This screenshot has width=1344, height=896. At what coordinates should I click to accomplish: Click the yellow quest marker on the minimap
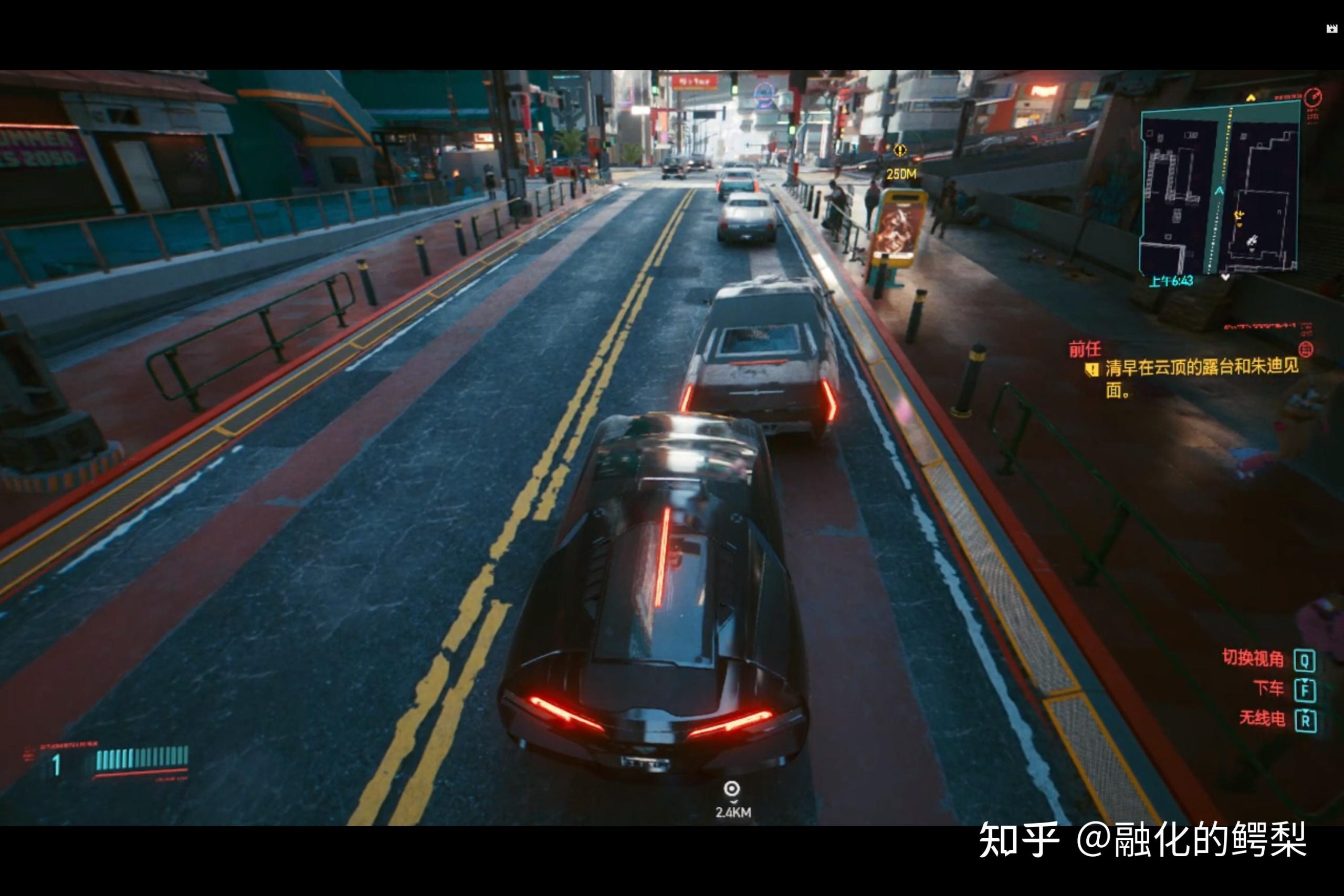tap(1238, 215)
